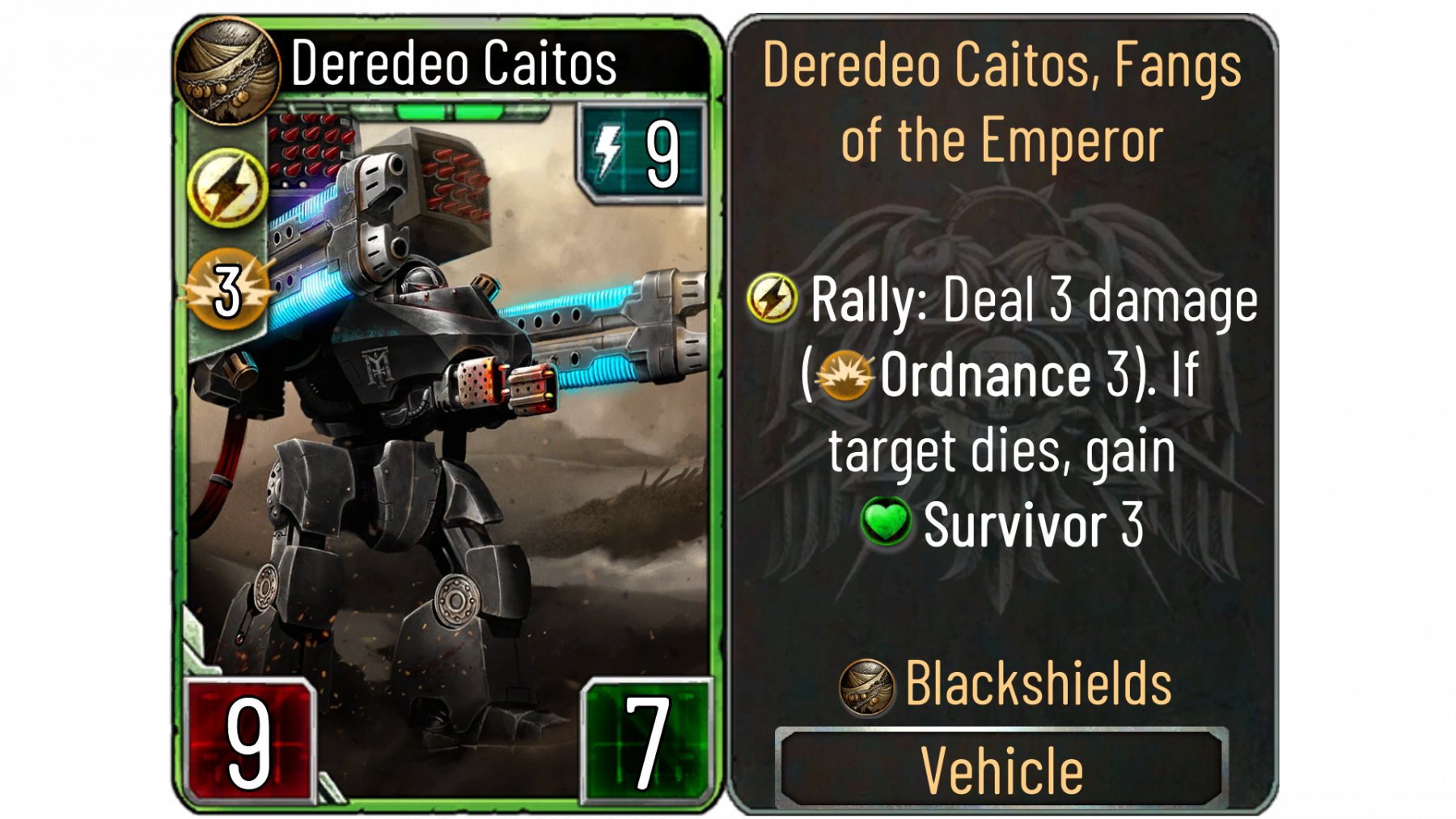Choose the Blackshields faction label in the description panel
The height and width of the screenshot is (819, 1456).
tap(1038, 684)
